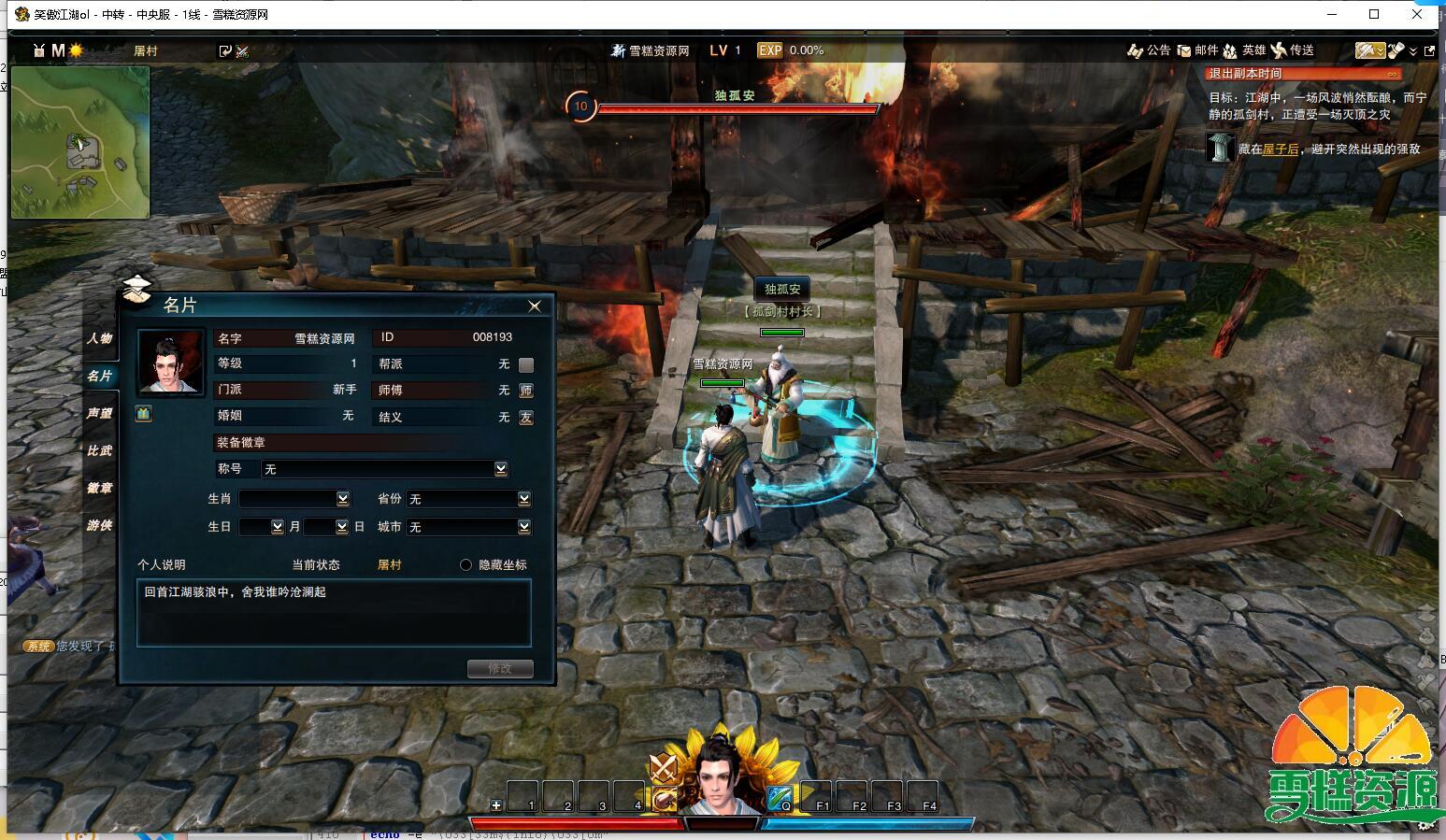
Task: Open the 邮件 mailbox
Action: [x=1197, y=50]
